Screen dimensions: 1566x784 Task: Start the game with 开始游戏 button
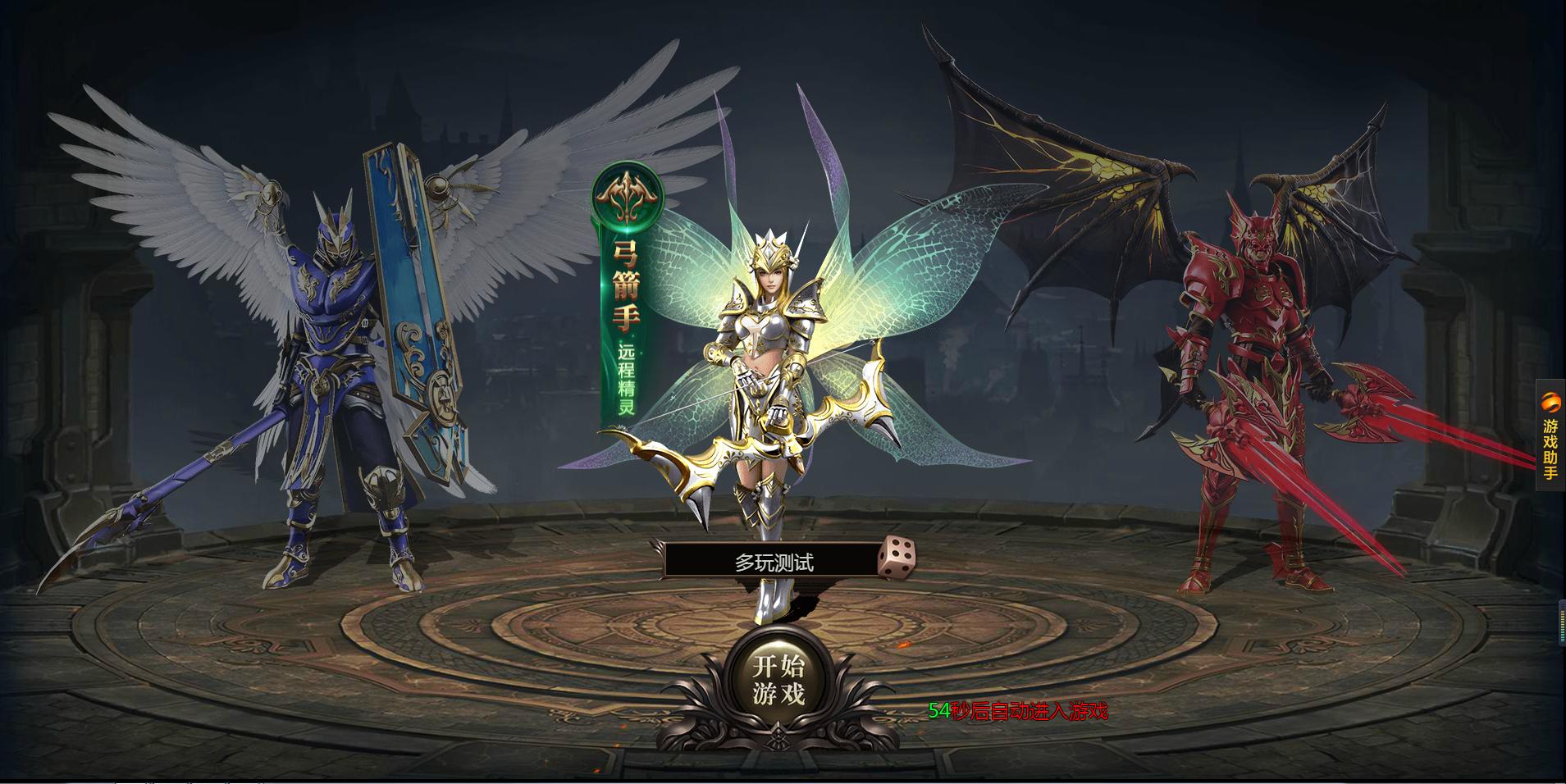click(778, 681)
